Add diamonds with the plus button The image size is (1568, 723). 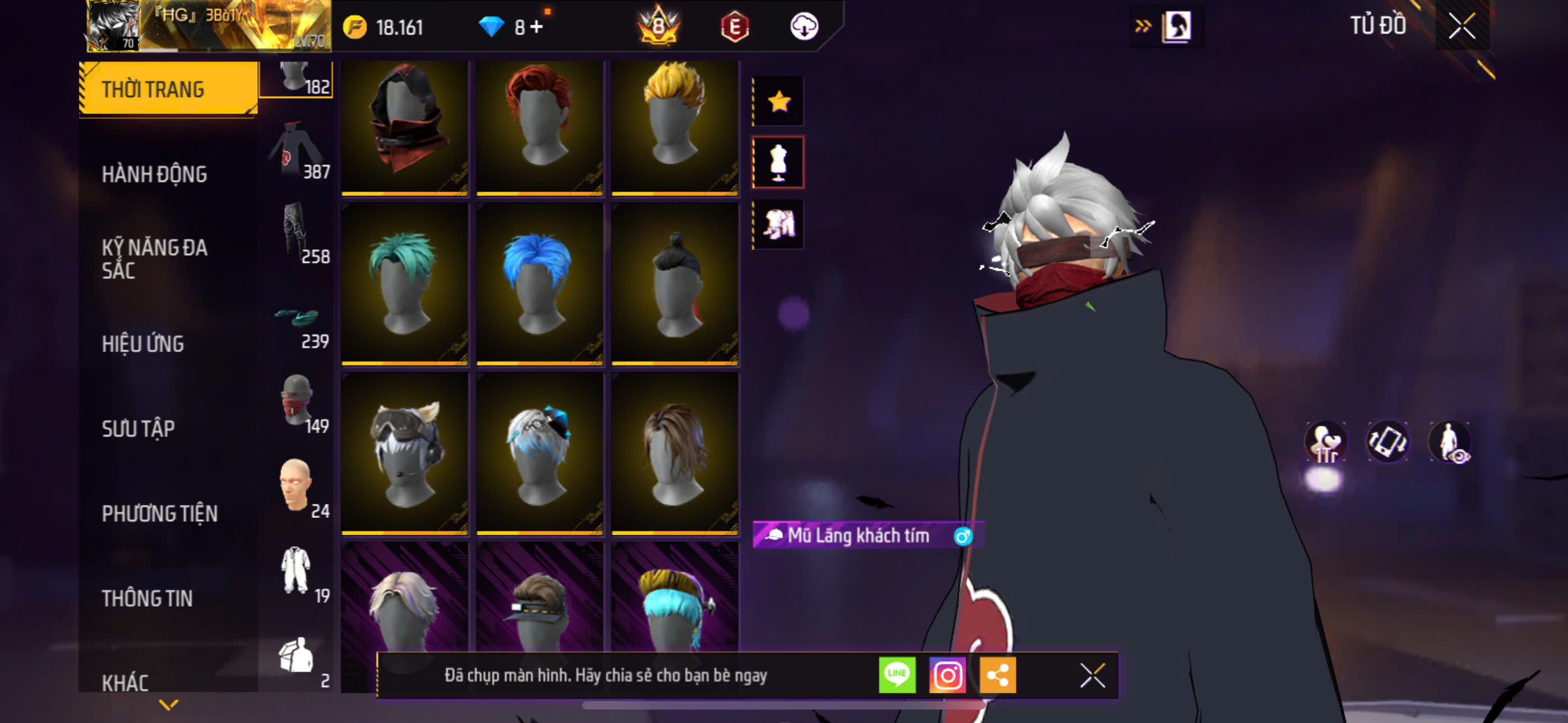536,27
